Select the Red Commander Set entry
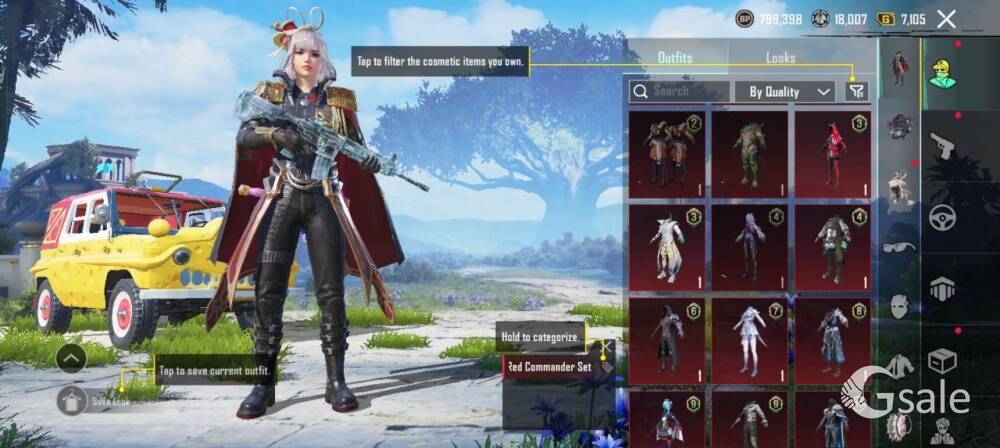 click(550, 367)
